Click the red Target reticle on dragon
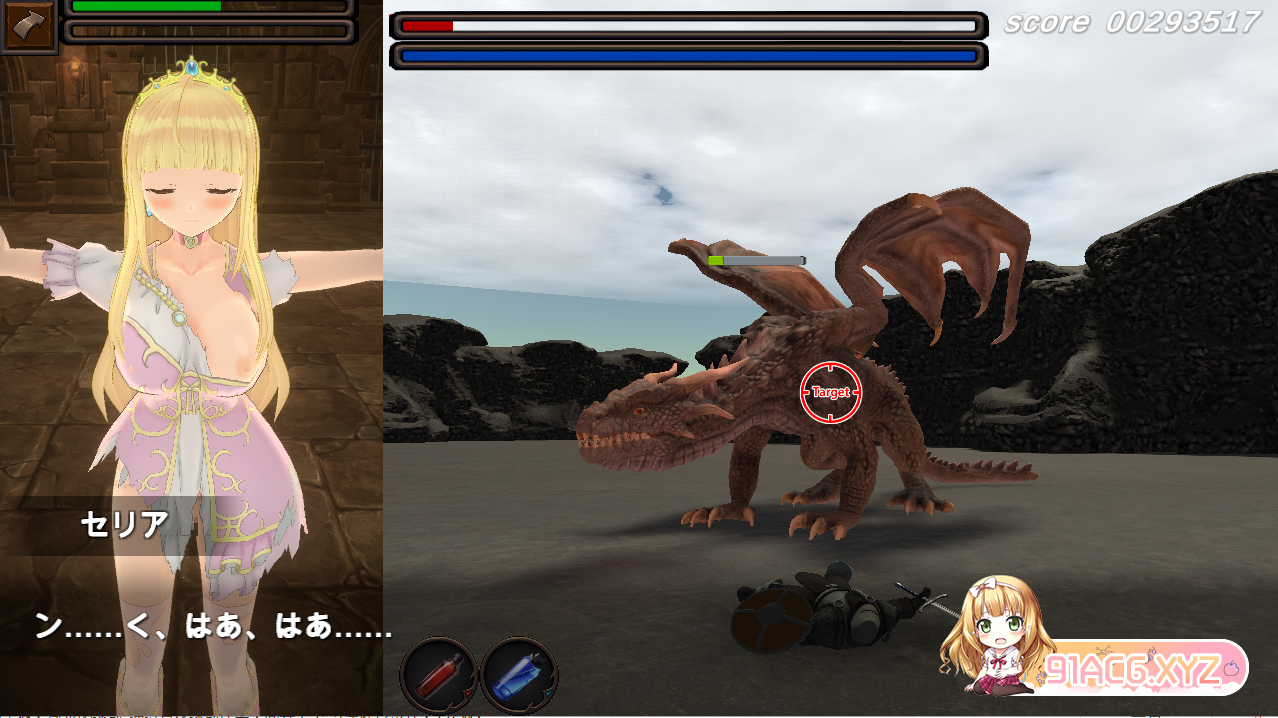The image size is (1278, 718). [x=831, y=393]
